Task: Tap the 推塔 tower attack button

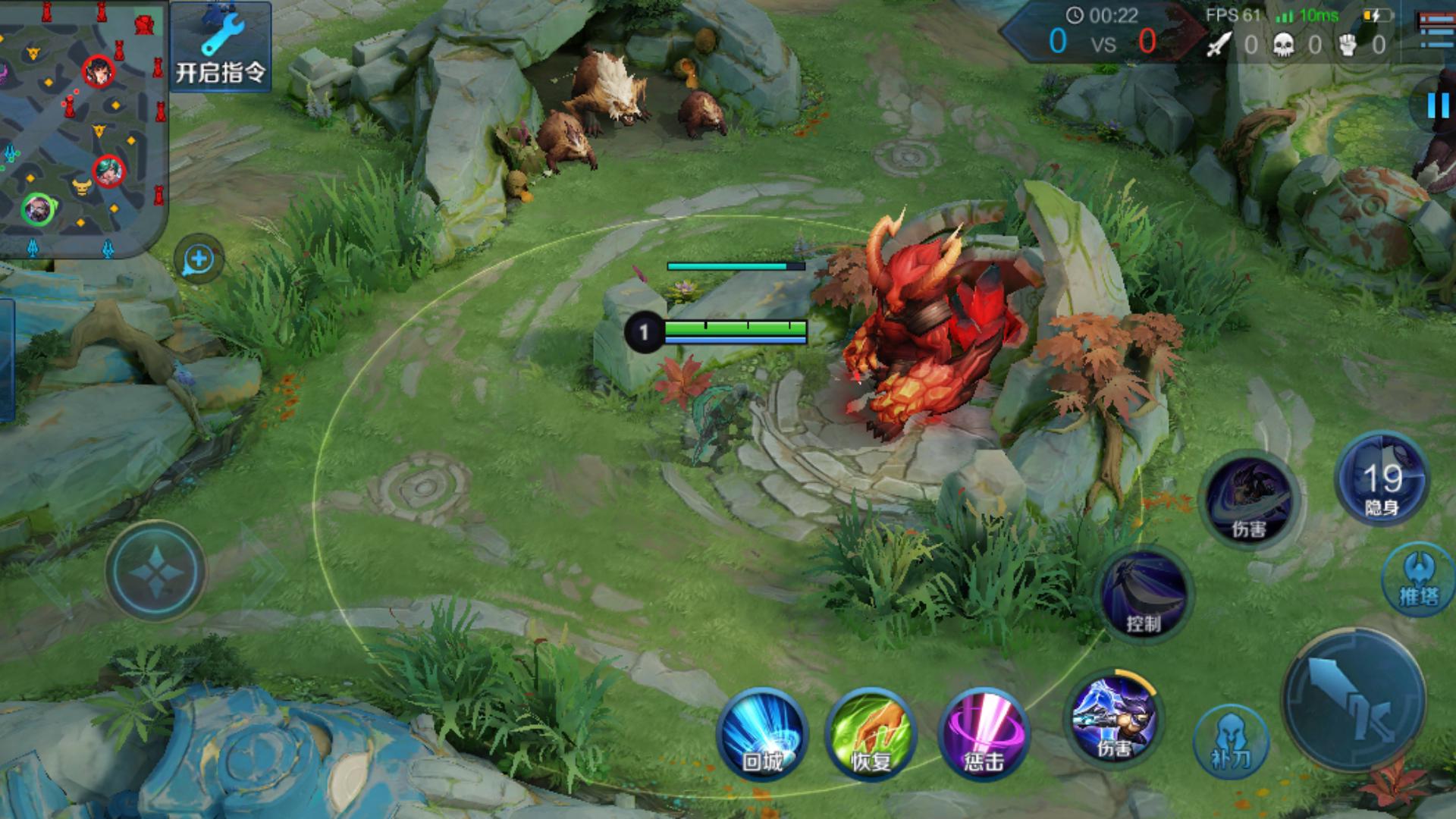Action: (1419, 580)
